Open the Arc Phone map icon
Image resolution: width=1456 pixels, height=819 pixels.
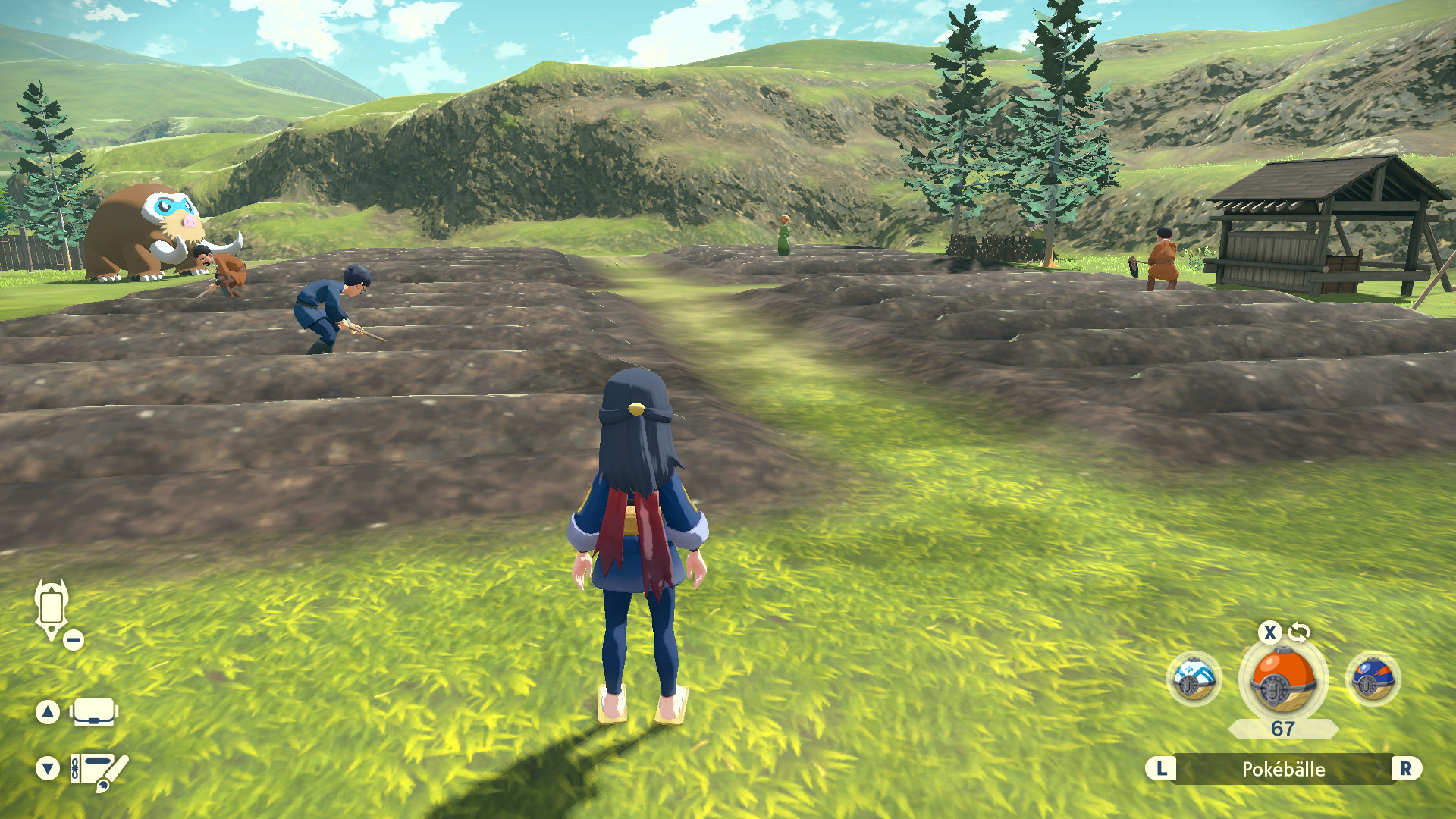52,609
